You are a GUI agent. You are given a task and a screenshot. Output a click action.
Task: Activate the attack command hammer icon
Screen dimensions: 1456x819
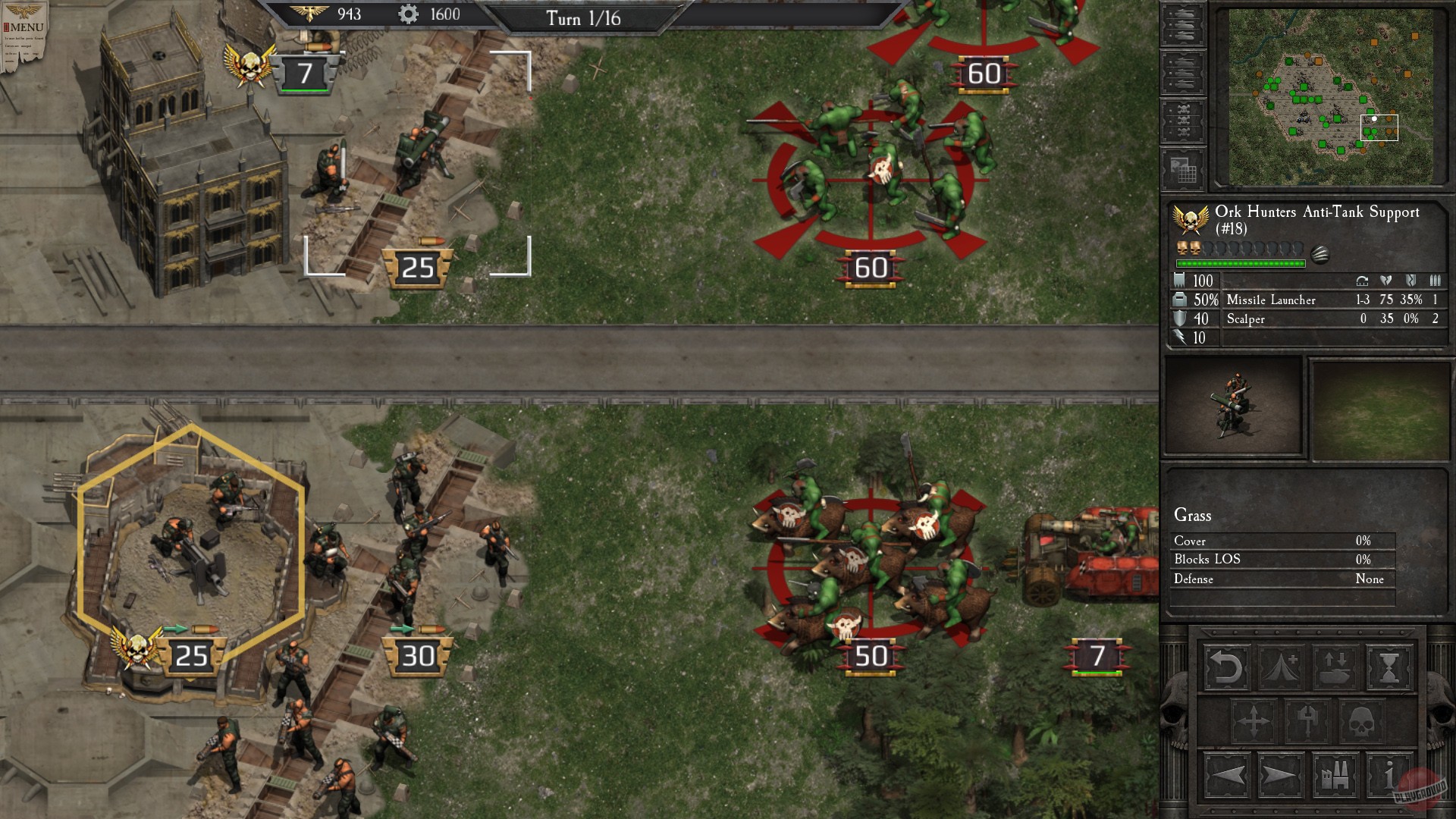(x=1308, y=721)
